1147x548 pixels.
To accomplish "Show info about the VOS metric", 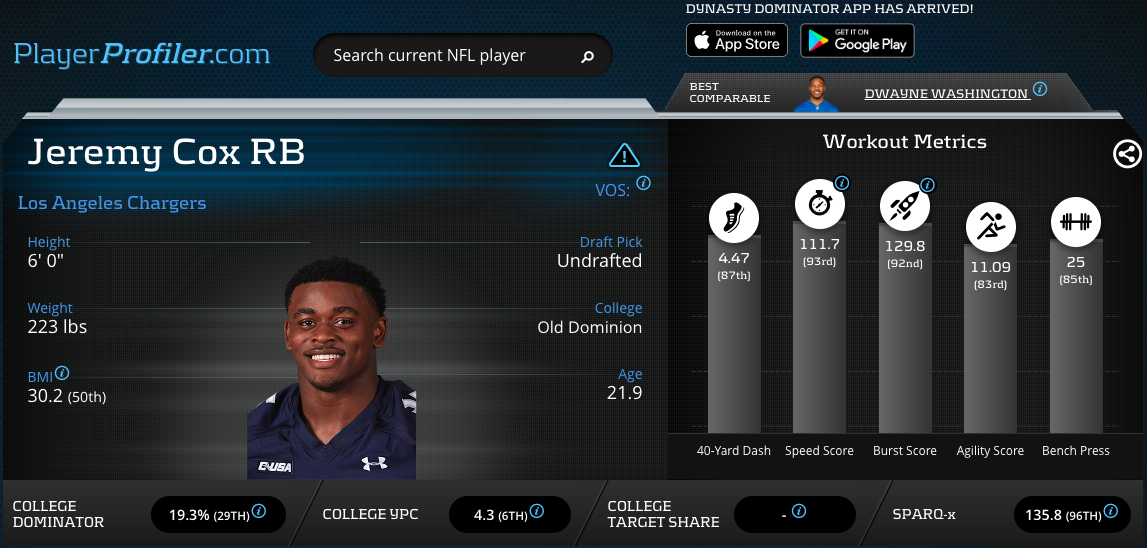I will (x=644, y=183).
